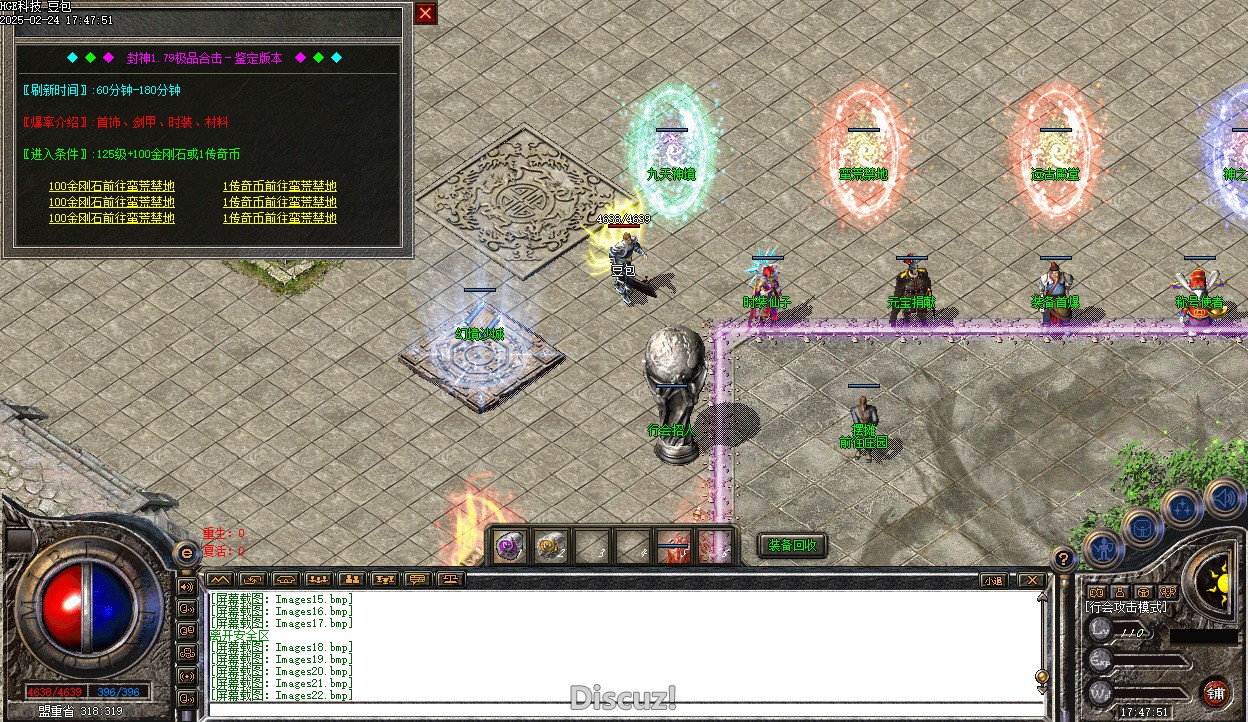Use the purple scroll in hotbar slot 1
The width and height of the screenshot is (1248, 722).
(511, 547)
